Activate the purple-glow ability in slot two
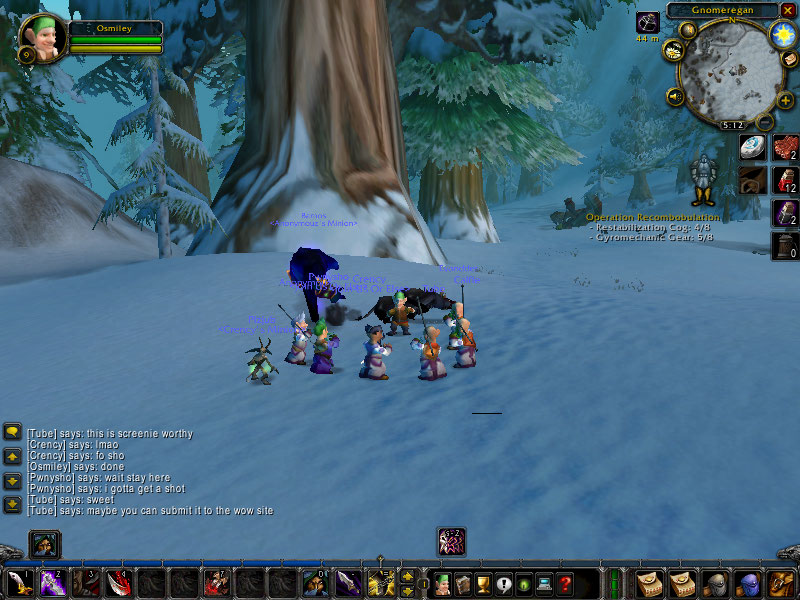The image size is (800, 600). pyautogui.click(x=50, y=583)
